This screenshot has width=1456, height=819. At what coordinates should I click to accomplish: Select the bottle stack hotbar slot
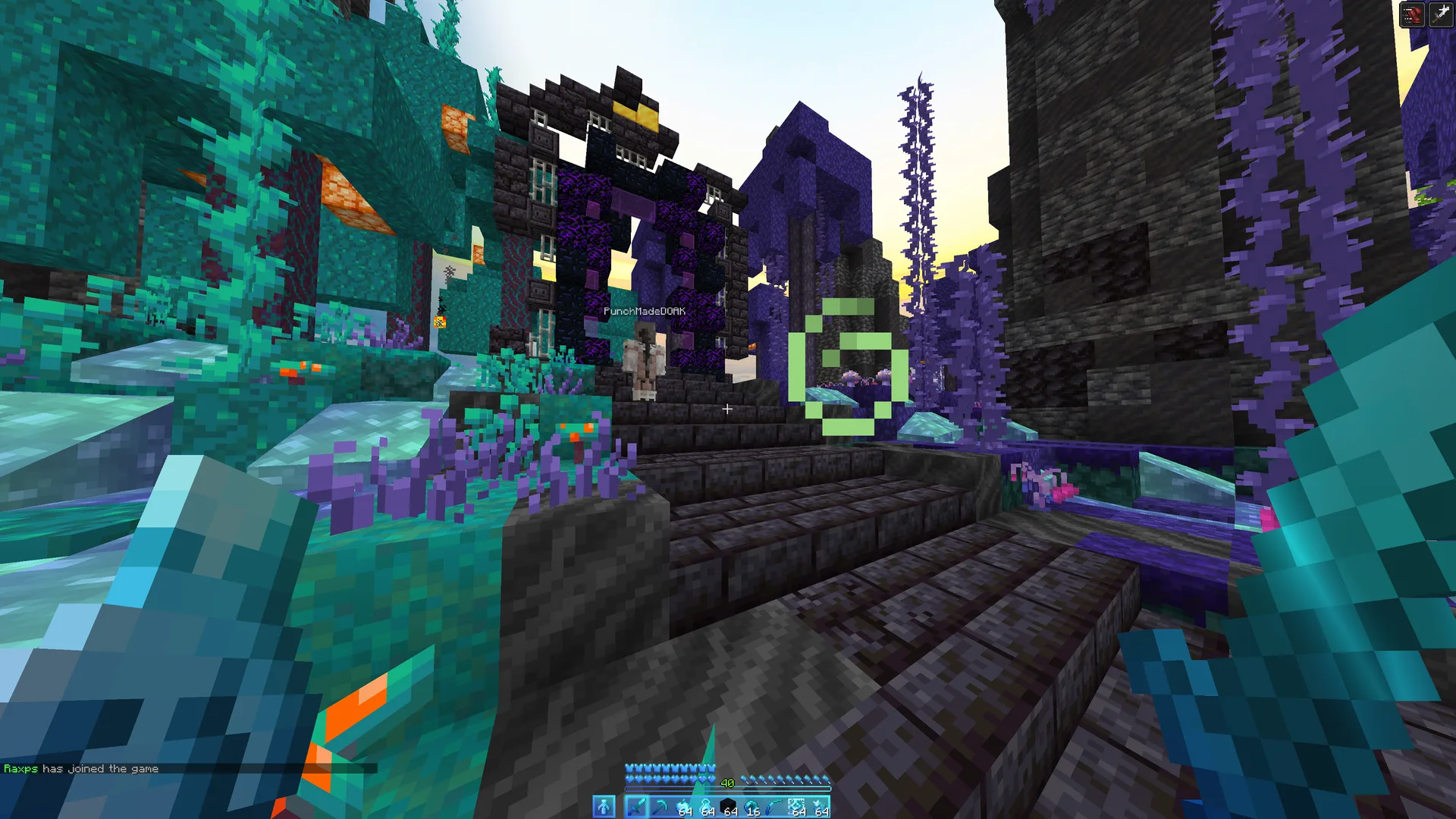[705, 807]
